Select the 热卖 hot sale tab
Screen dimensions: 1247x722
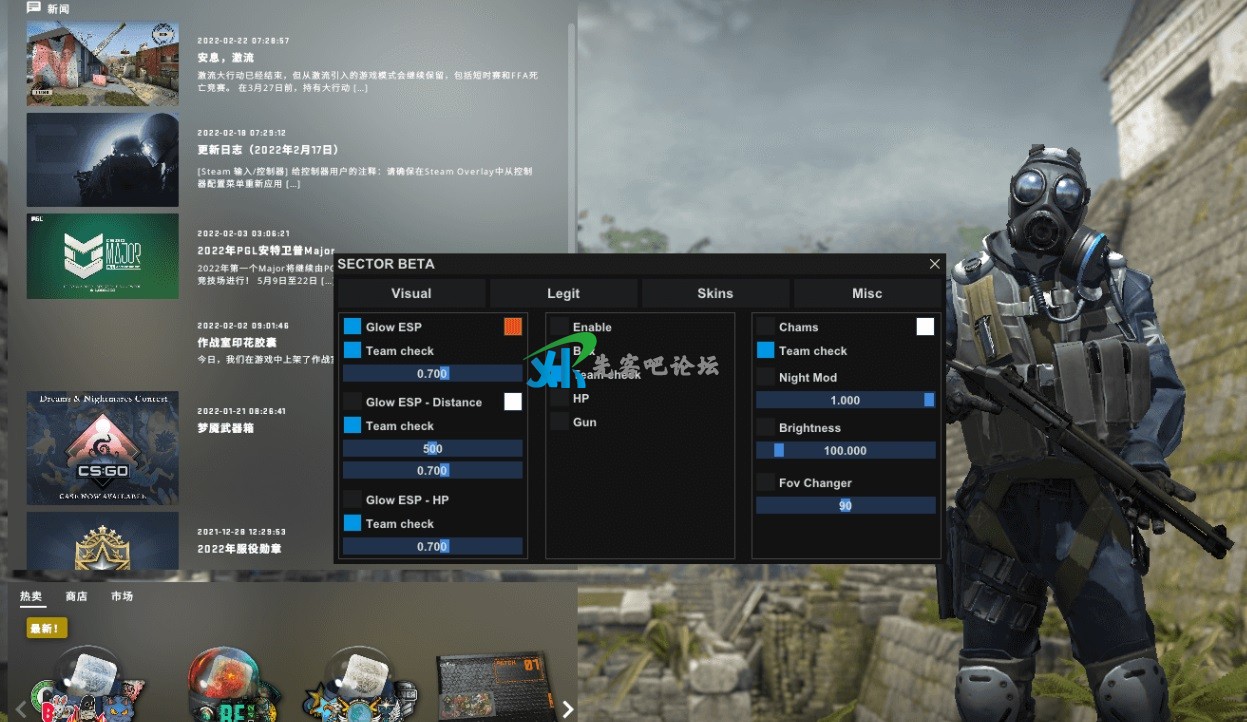click(31, 596)
